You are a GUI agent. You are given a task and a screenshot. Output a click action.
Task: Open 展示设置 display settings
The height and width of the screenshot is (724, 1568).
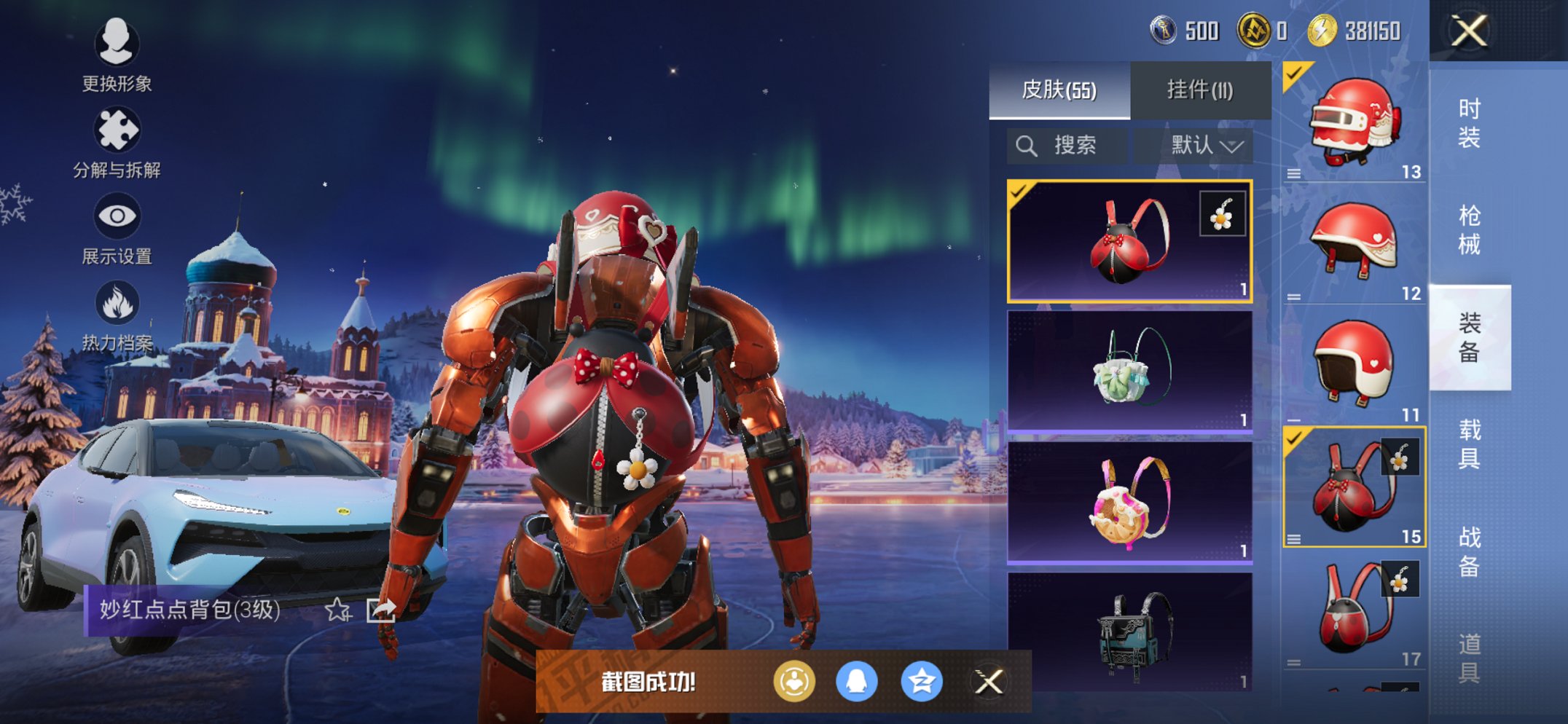click(x=117, y=228)
